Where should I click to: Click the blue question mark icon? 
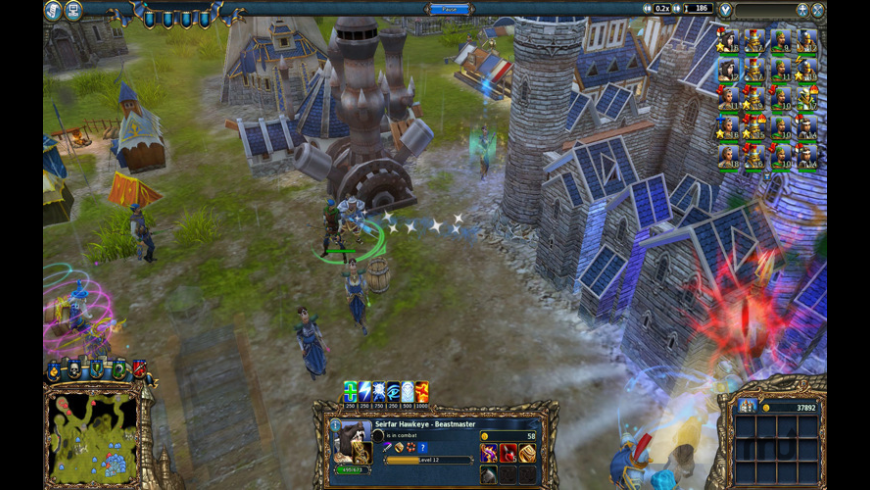click(x=423, y=447)
